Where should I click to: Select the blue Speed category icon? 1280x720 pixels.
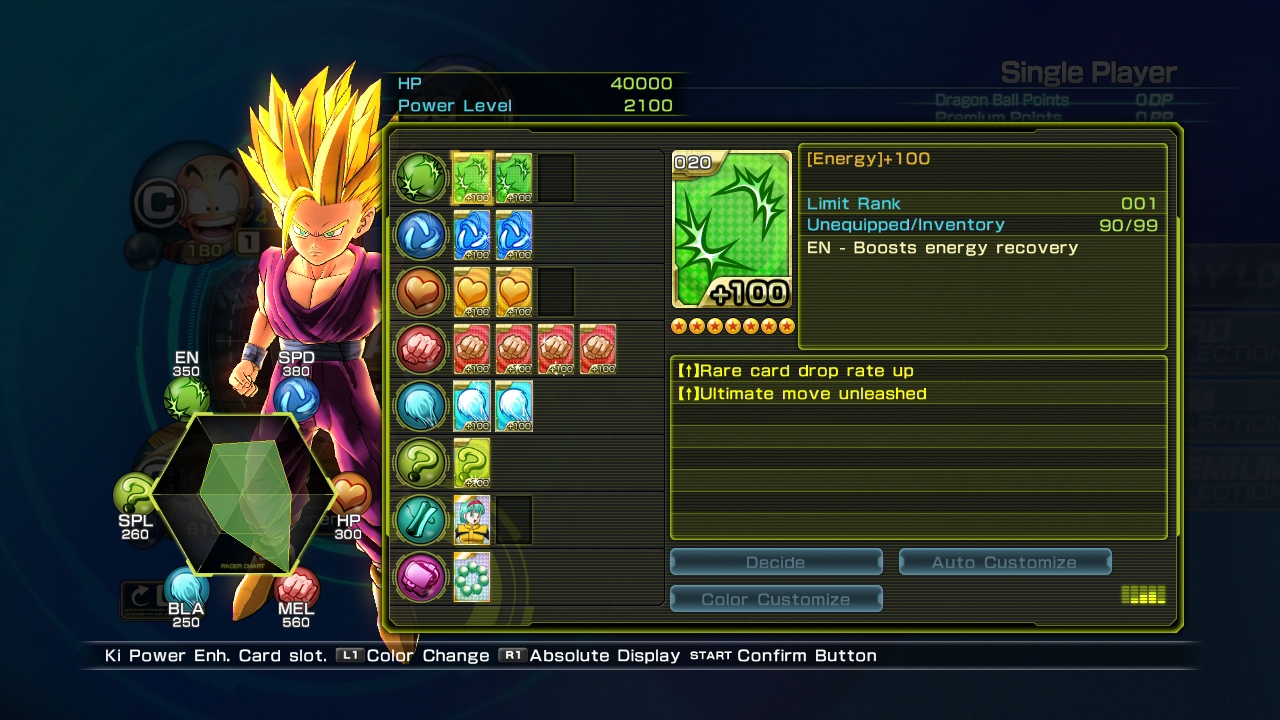[x=421, y=235]
